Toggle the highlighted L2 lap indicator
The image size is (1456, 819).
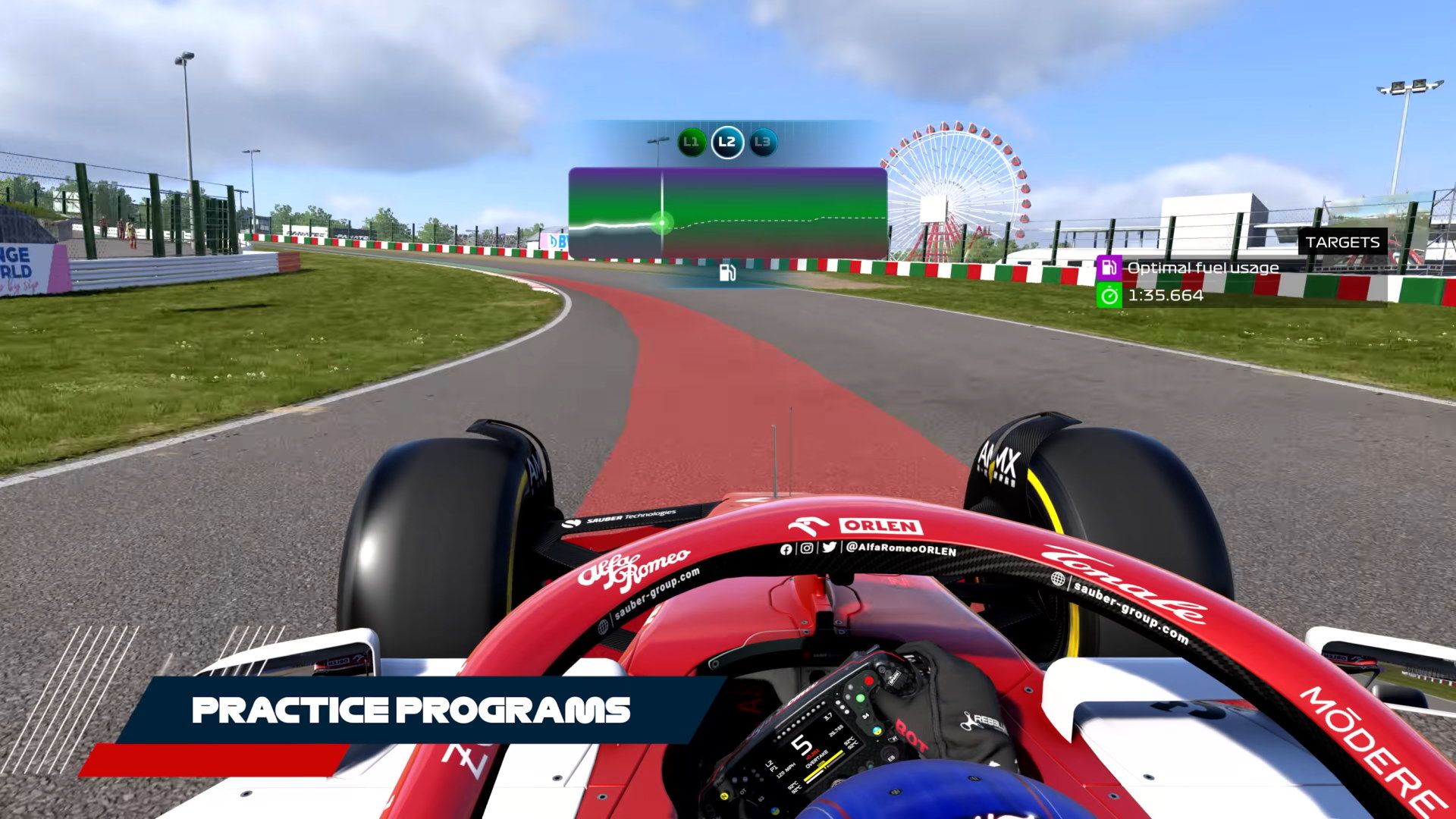(726, 141)
